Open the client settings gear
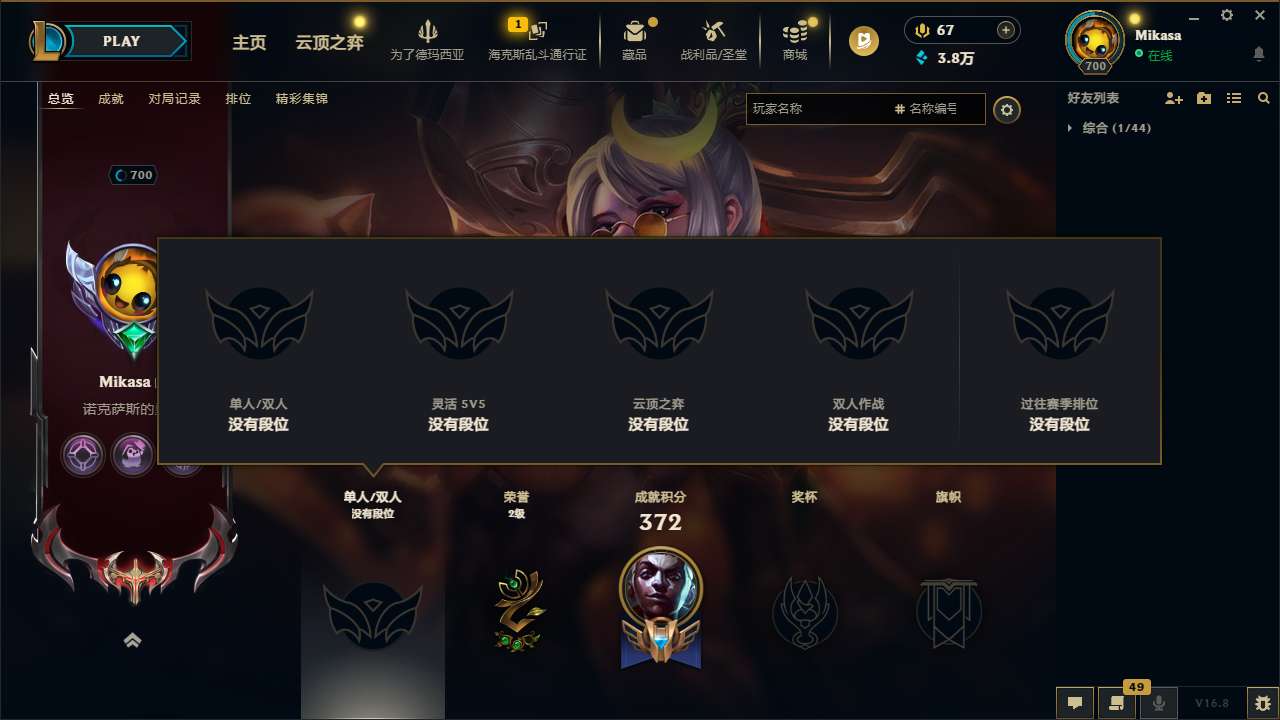The height and width of the screenshot is (720, 1280). coord(1226,16)
